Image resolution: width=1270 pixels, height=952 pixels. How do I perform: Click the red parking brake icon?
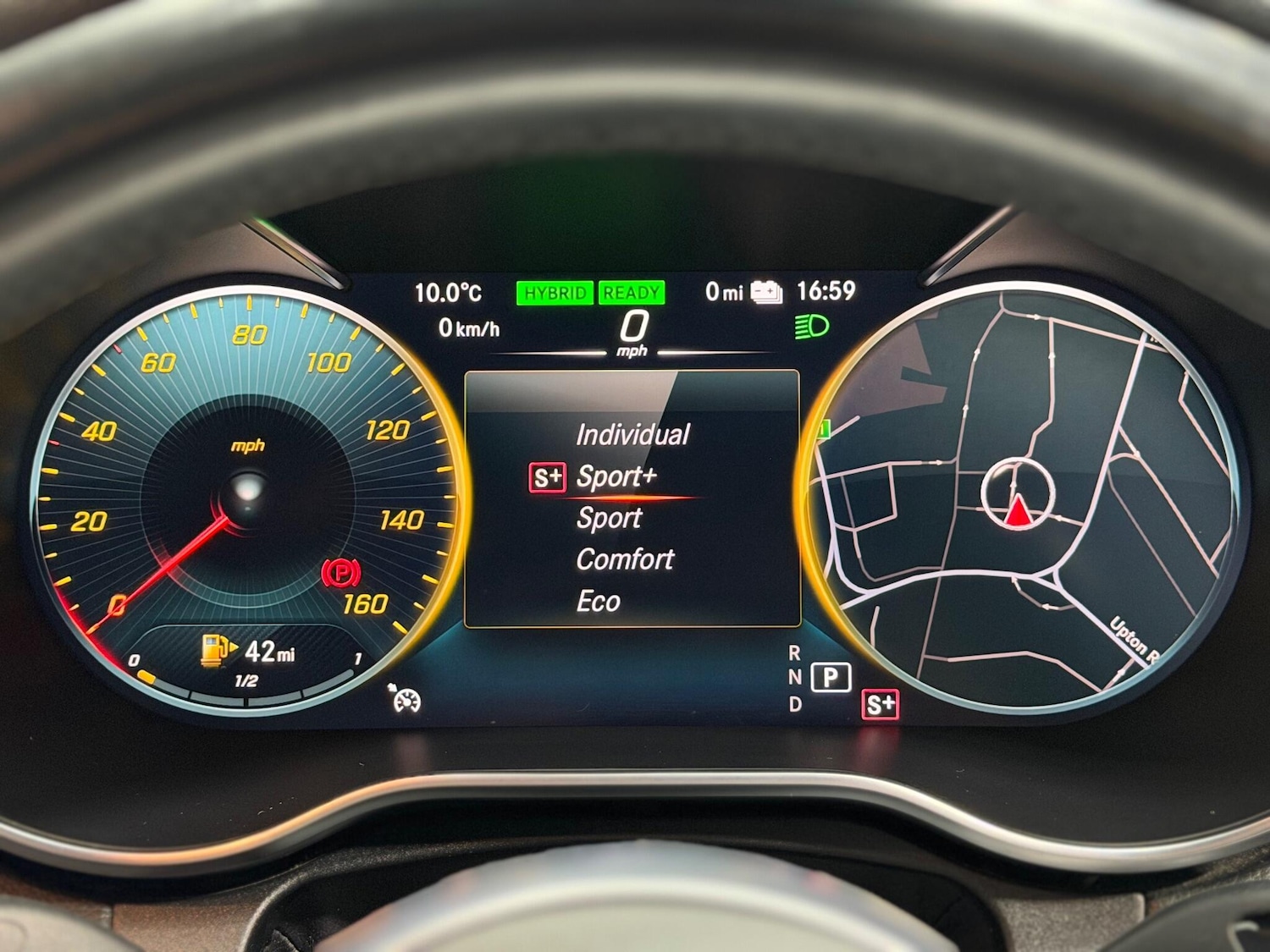(x=341, y=575)
